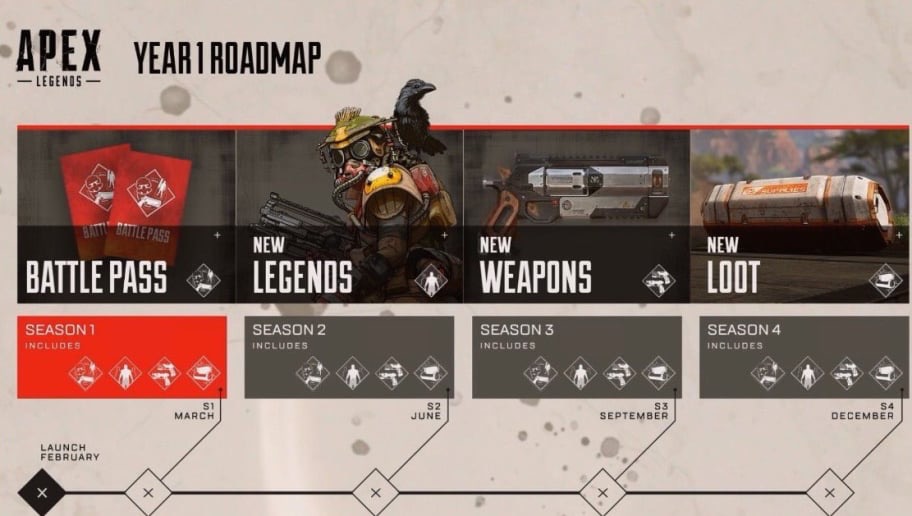The height and width of the screenshot is (516, 912).
Task: Choose the New Loot panel
Action: pyautogui.click(x=800, y=216)
